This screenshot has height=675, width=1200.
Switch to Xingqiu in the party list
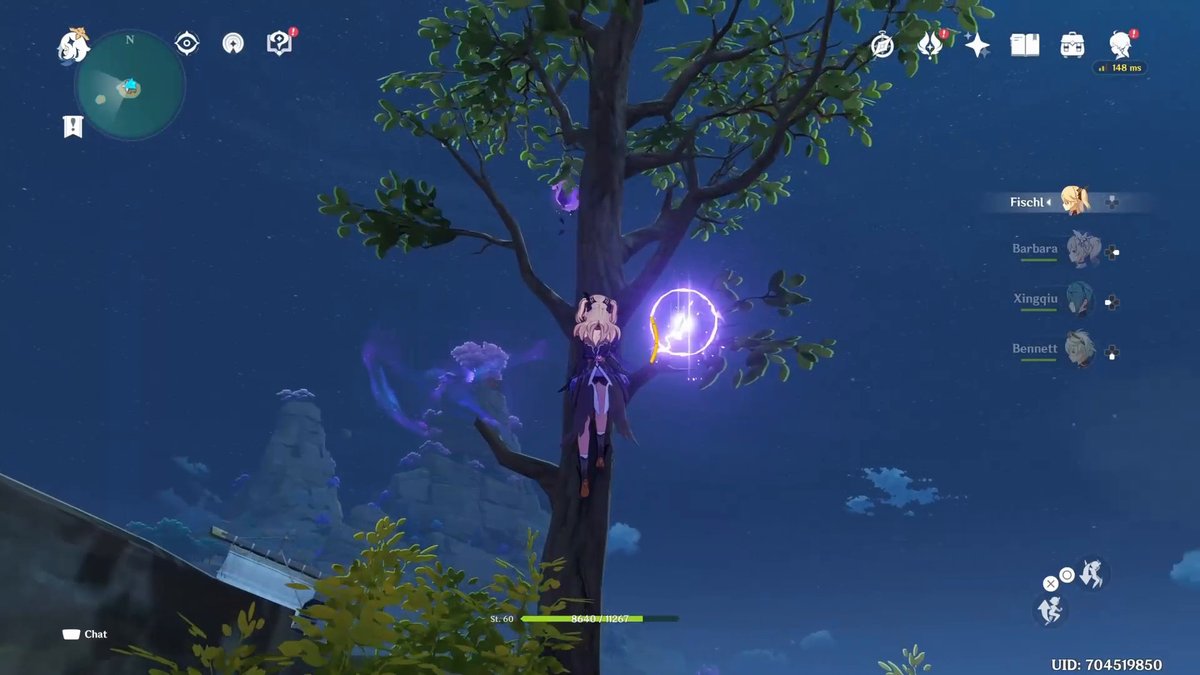(1080, 300)
